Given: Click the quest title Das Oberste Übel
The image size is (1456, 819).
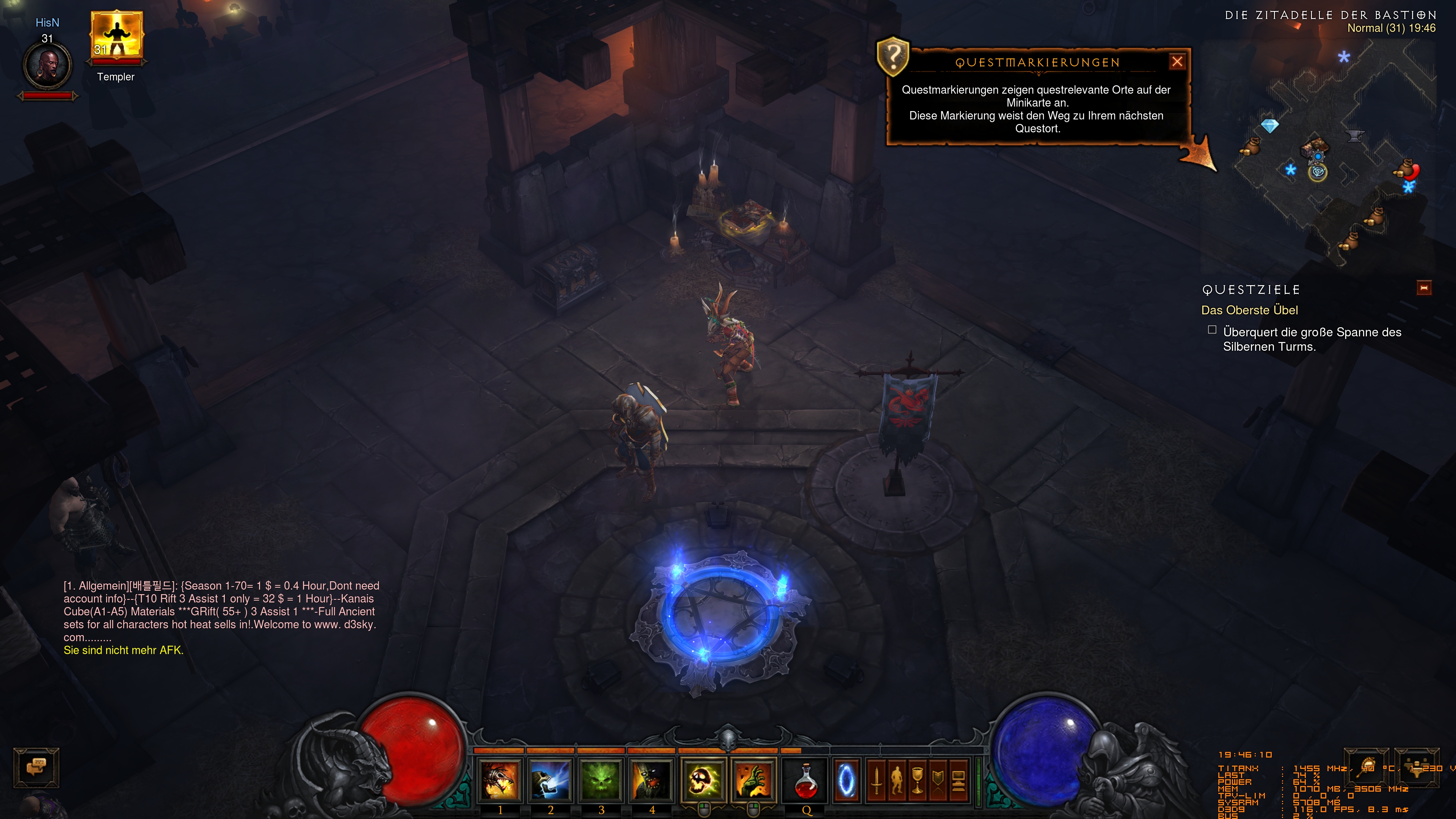Looking at the screenshot, I should [1250, 310].
